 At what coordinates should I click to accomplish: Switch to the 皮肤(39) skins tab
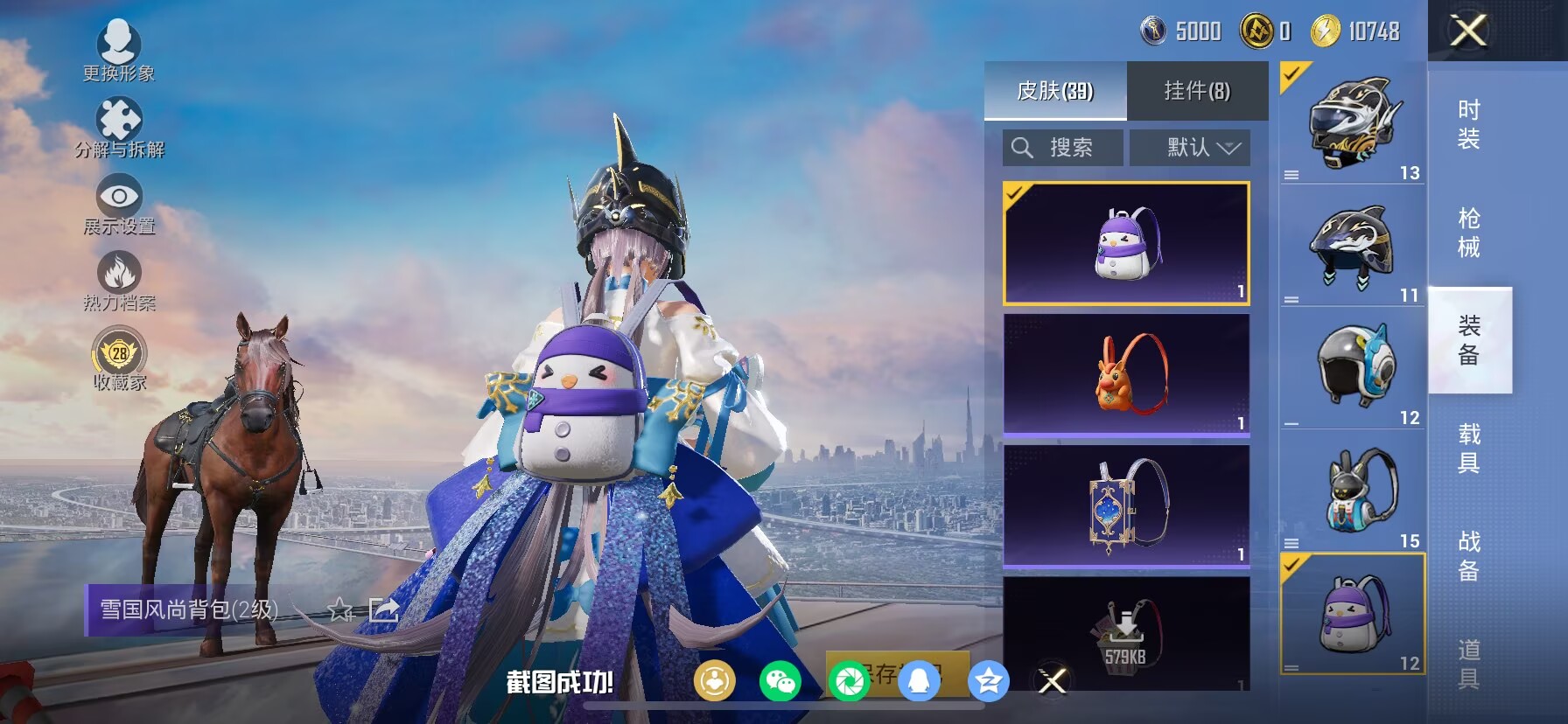click(1055, 91)
